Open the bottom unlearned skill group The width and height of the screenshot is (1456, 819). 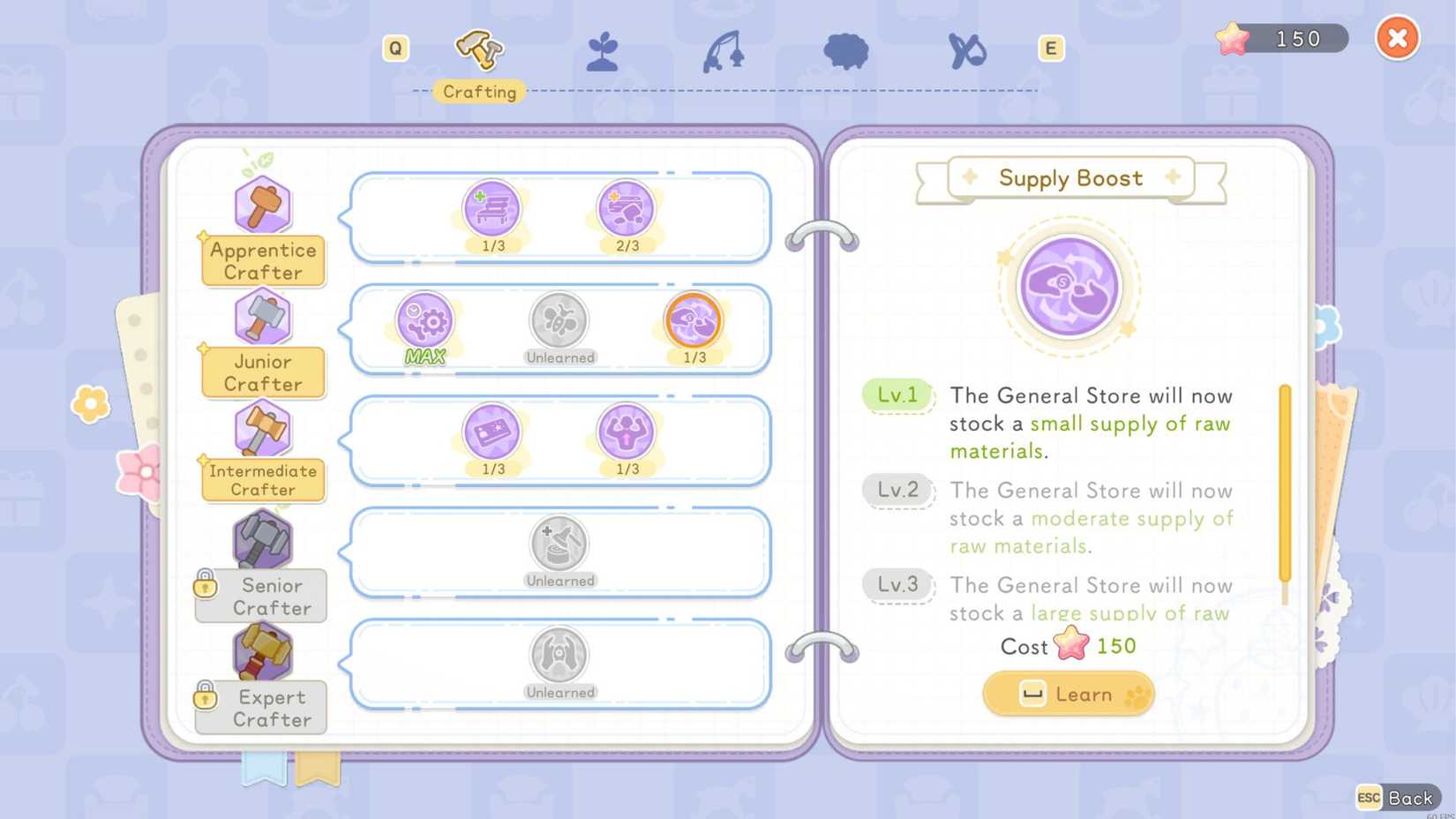[560, 657]
